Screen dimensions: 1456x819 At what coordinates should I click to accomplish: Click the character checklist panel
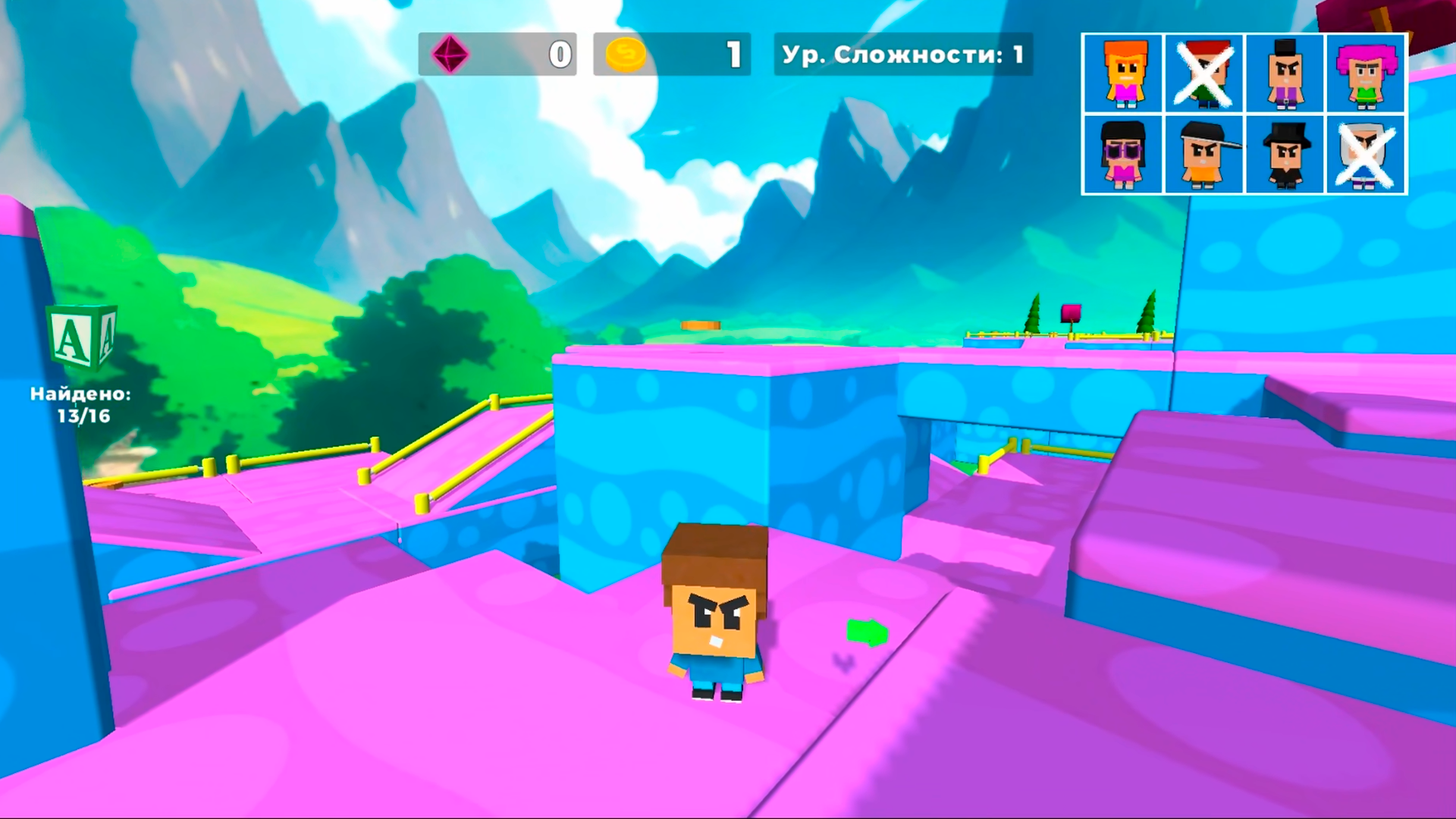[x=1245, y=114]
